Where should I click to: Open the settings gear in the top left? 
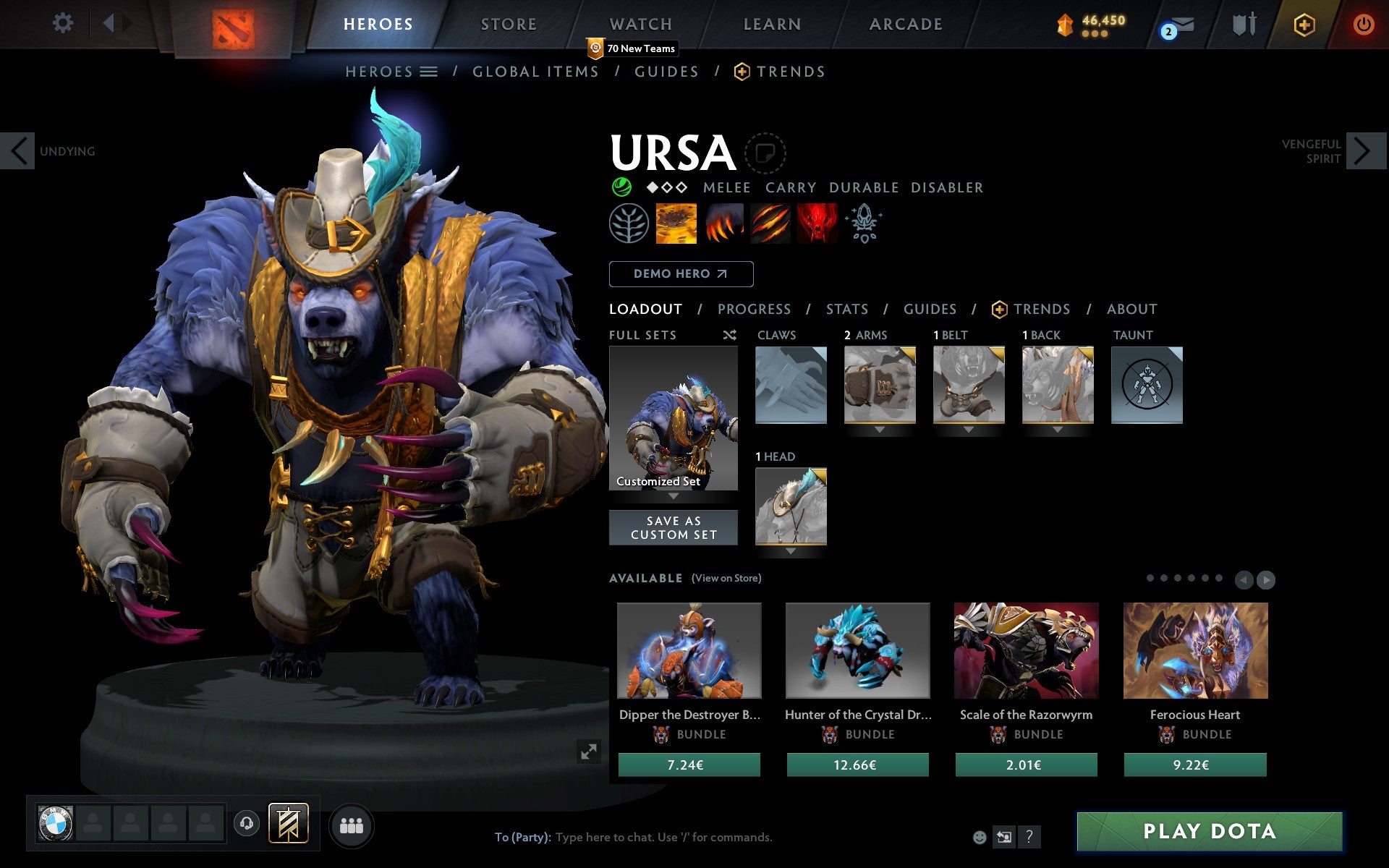point(64,24)
